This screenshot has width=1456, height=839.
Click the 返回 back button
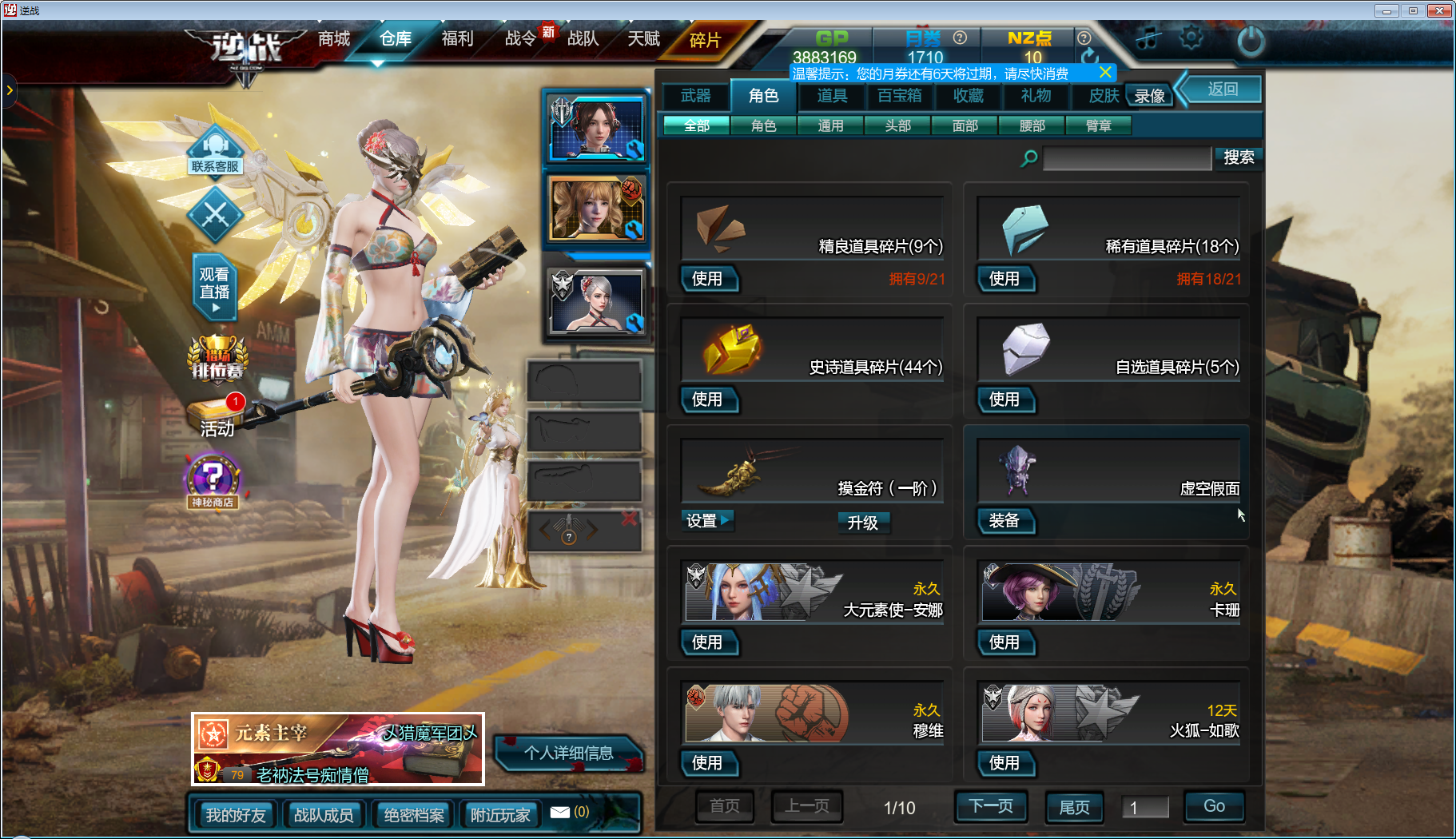(1222, 89)
